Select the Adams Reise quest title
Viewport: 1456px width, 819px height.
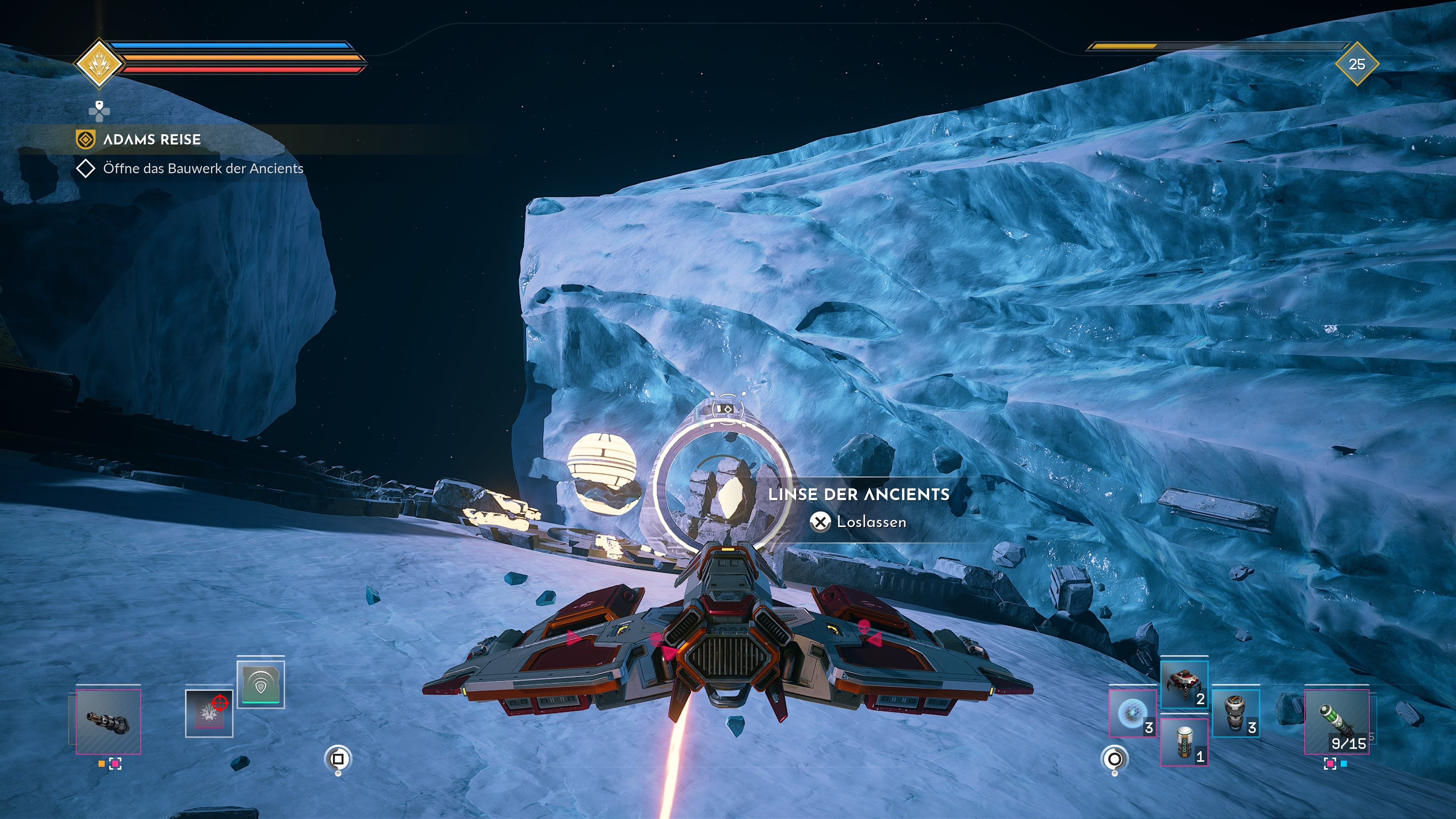152,140
